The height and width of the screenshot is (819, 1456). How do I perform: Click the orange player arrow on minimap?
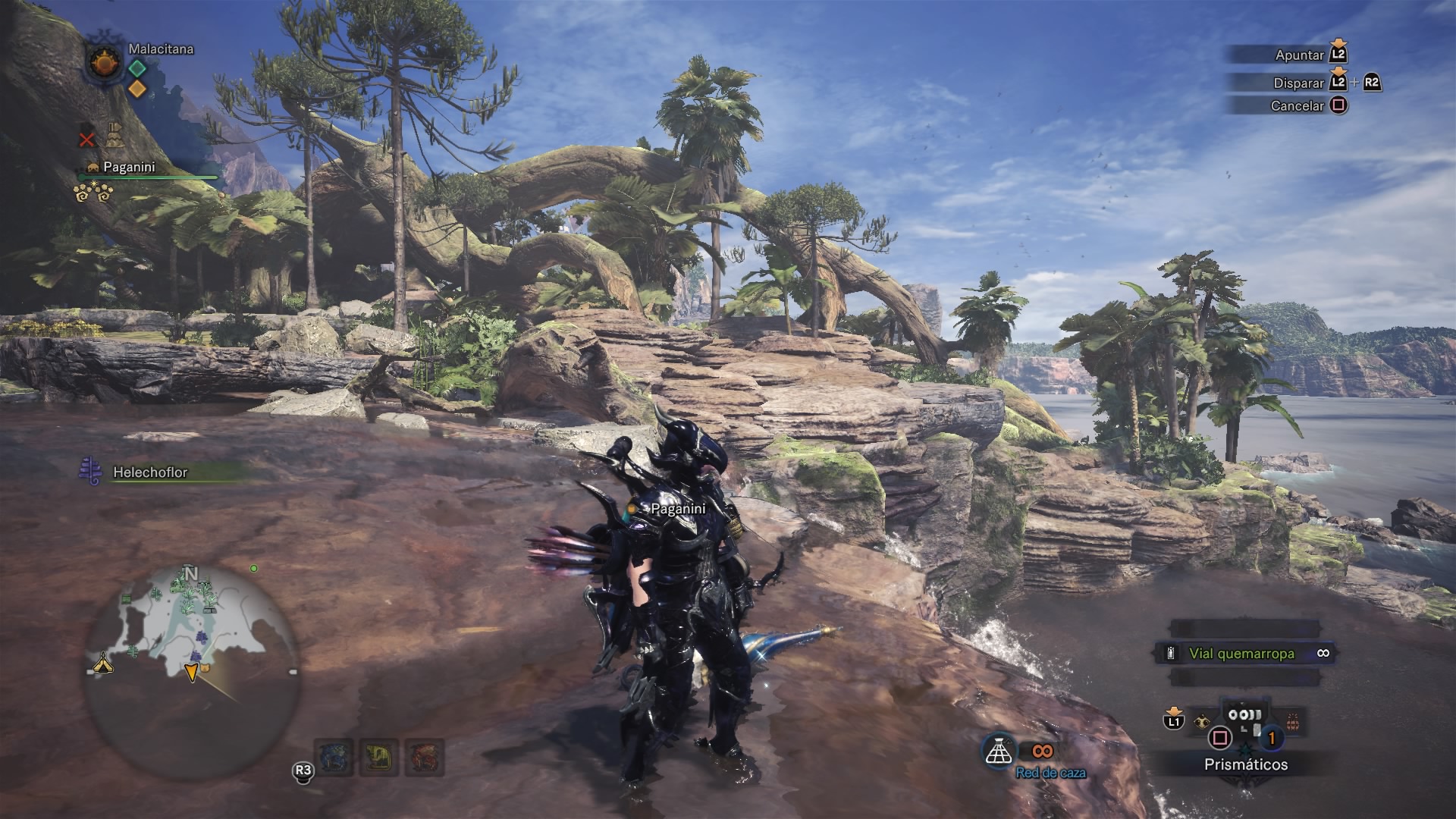pos(192,671)
